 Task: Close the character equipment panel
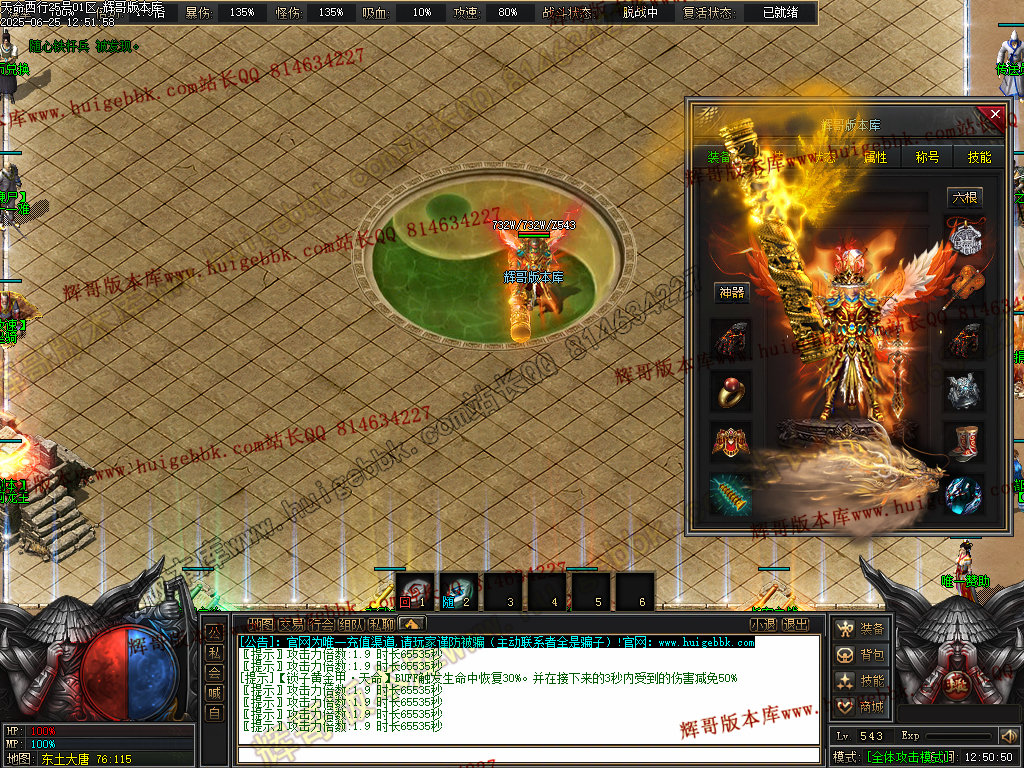994,114
